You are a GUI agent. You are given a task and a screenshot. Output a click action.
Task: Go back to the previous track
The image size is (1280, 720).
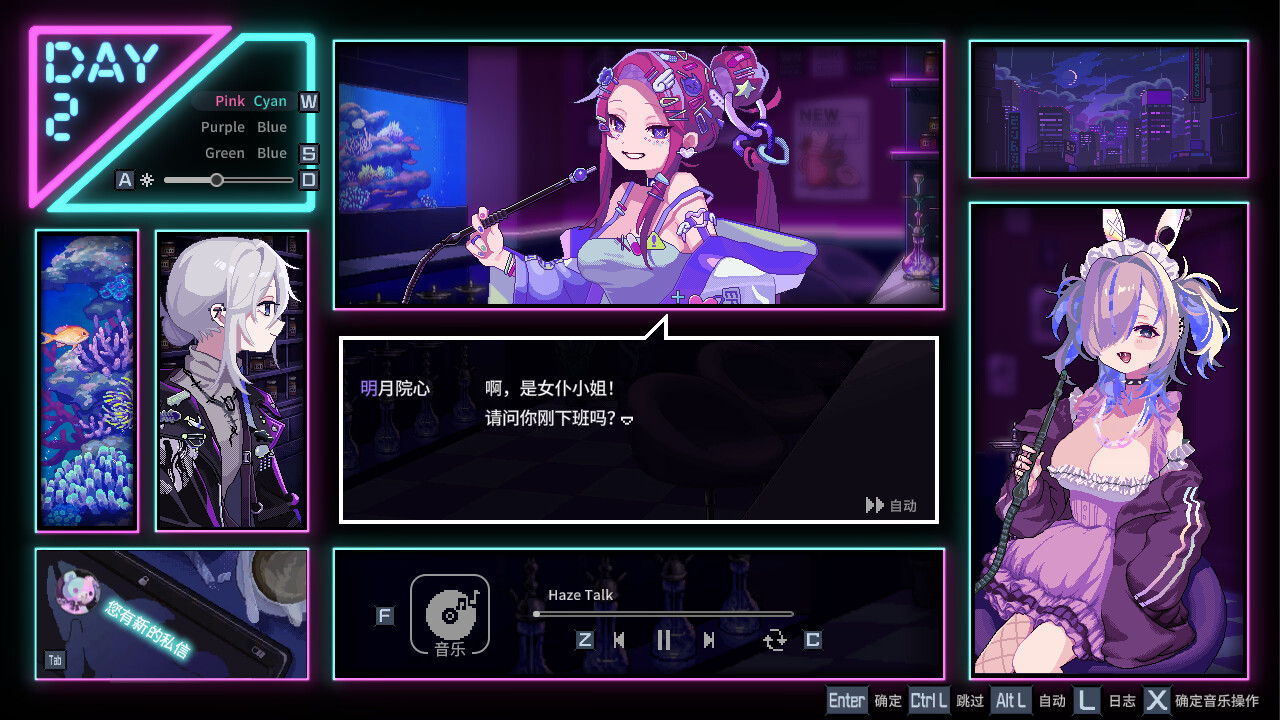click(621, 640)
